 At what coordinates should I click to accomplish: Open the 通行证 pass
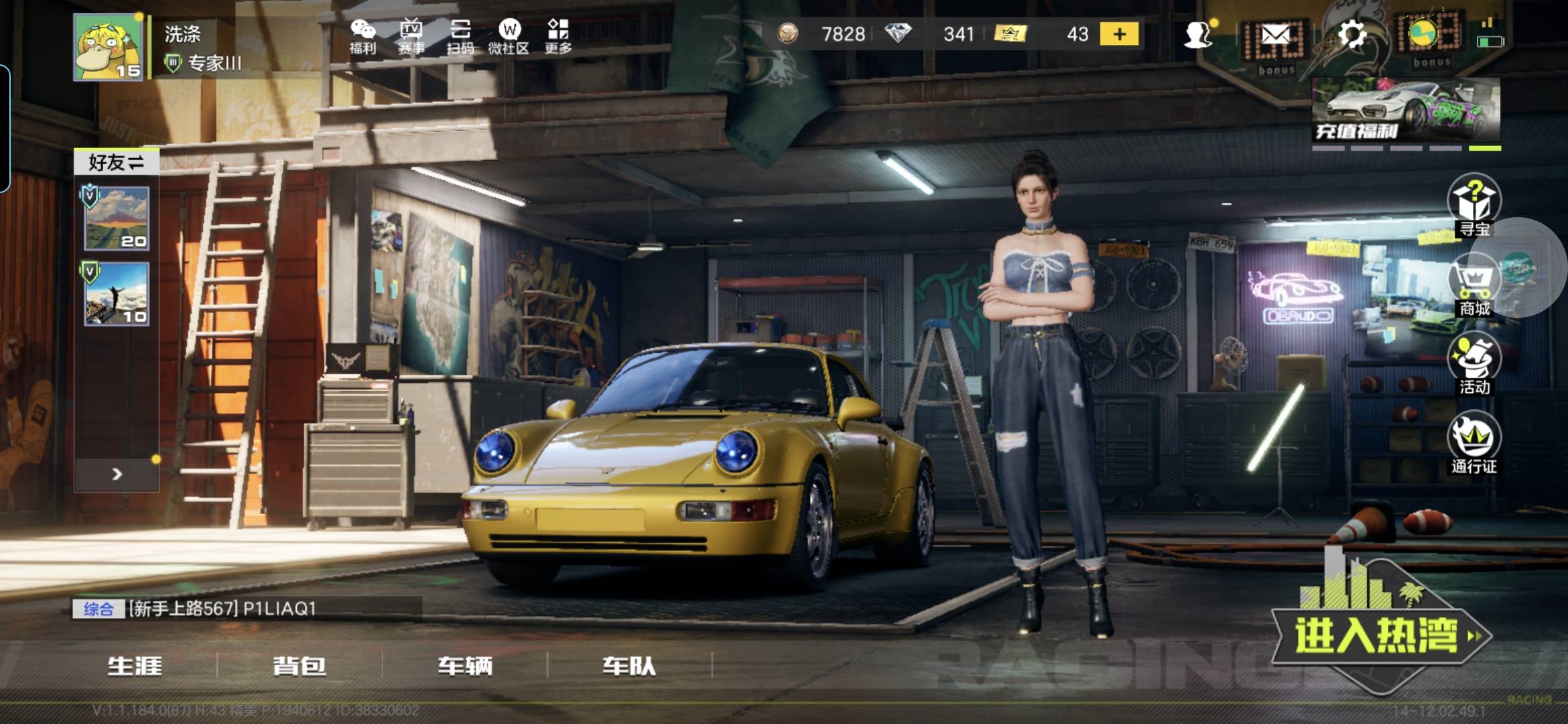[1474, 444]
